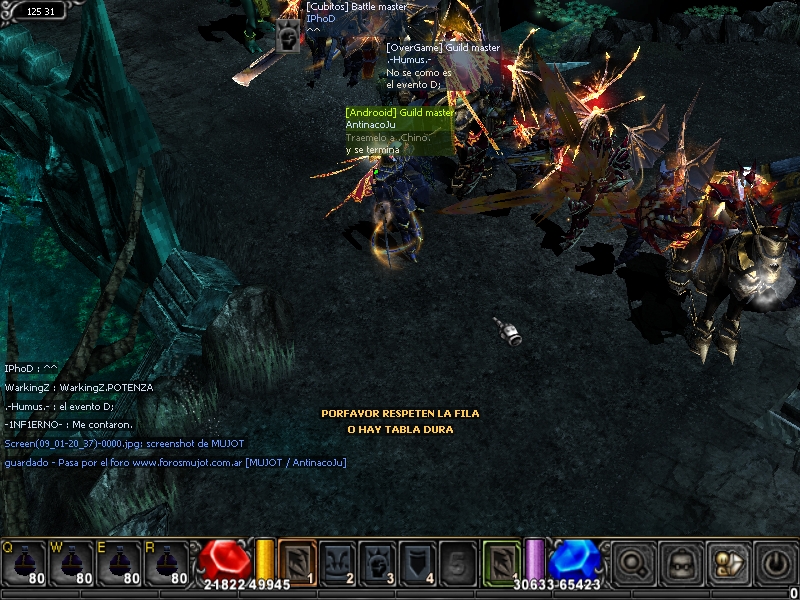
Task: Activate the fist skill in slot 3
Action: click(x=378, y=562)
